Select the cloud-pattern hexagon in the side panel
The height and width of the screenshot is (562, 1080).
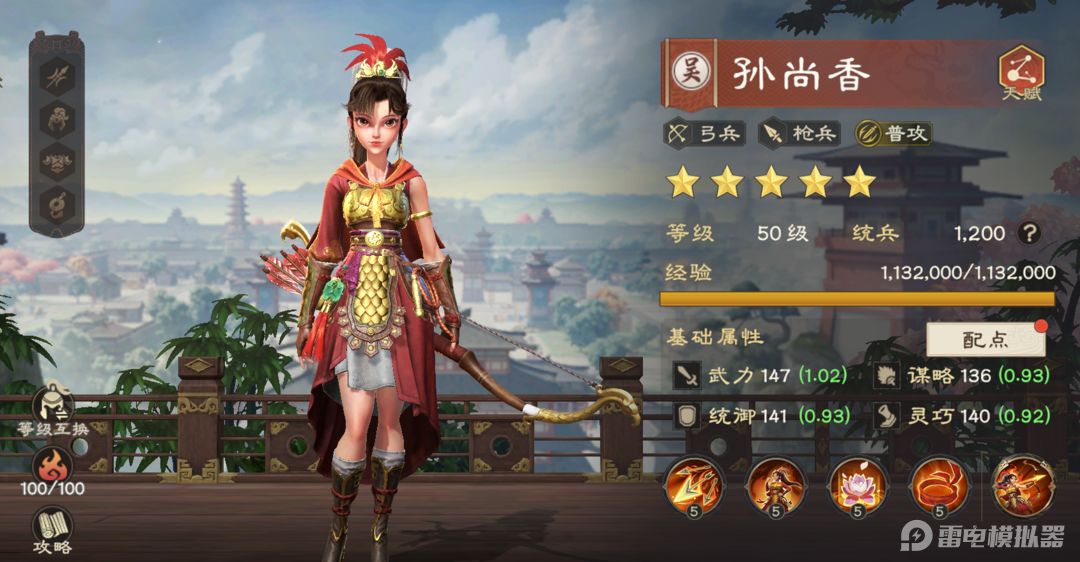(x=57, y=162)
